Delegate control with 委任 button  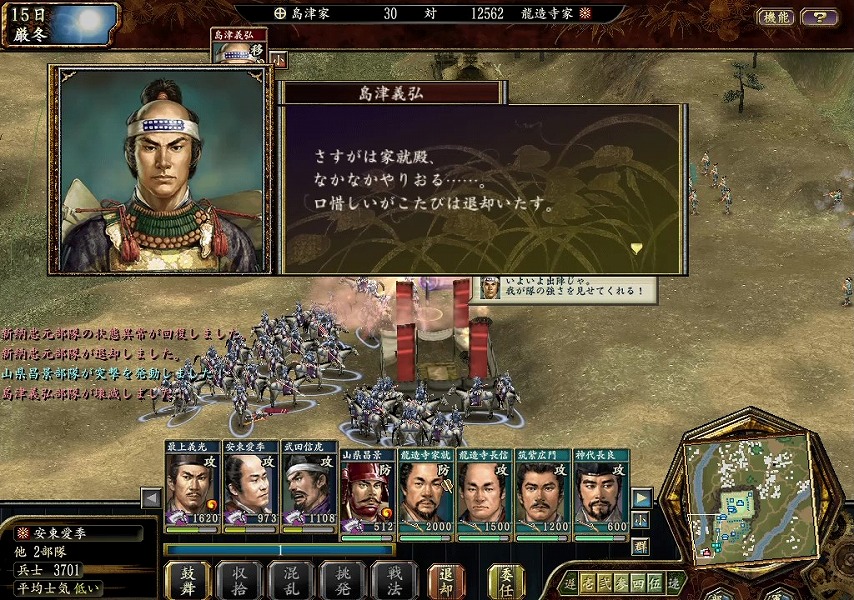point(506,579)
